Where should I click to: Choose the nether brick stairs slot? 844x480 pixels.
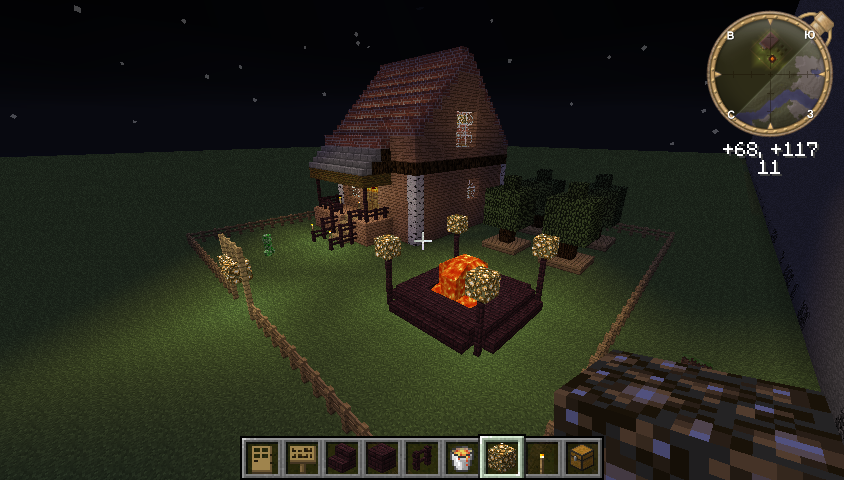pos(342,458)
